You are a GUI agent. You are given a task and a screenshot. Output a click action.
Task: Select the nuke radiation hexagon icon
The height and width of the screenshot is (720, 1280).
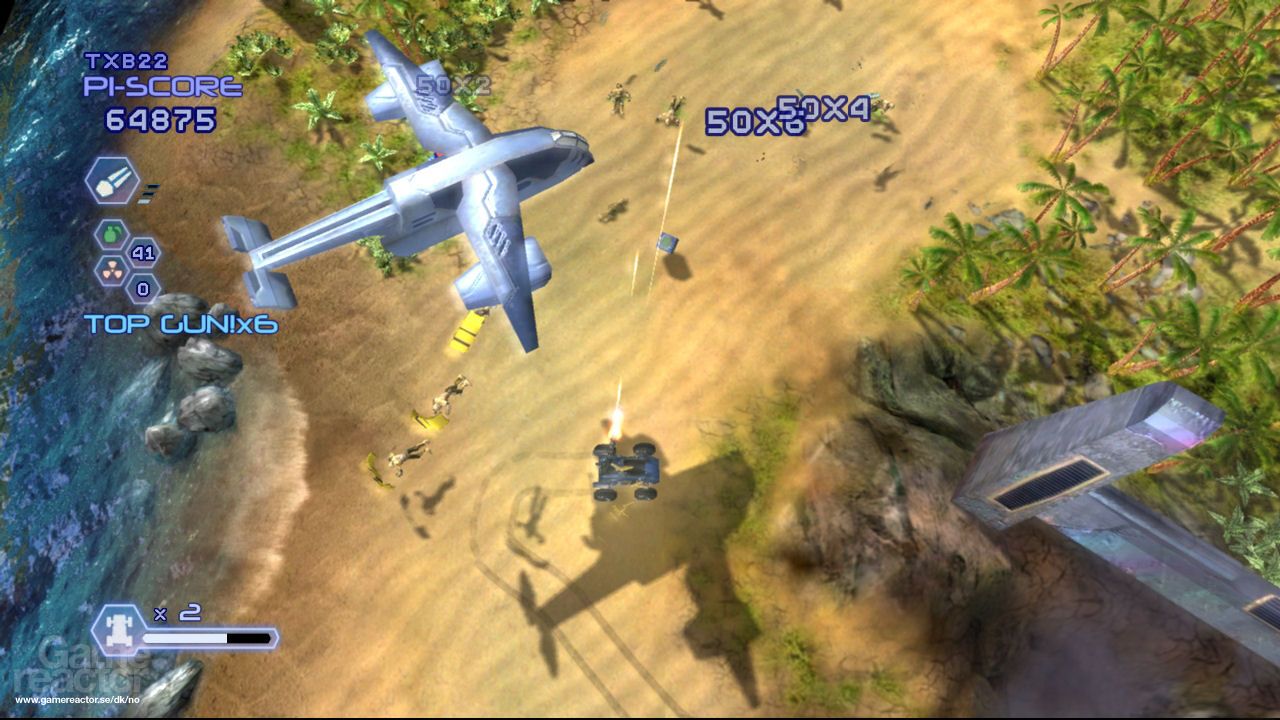(x=113, y=270)
